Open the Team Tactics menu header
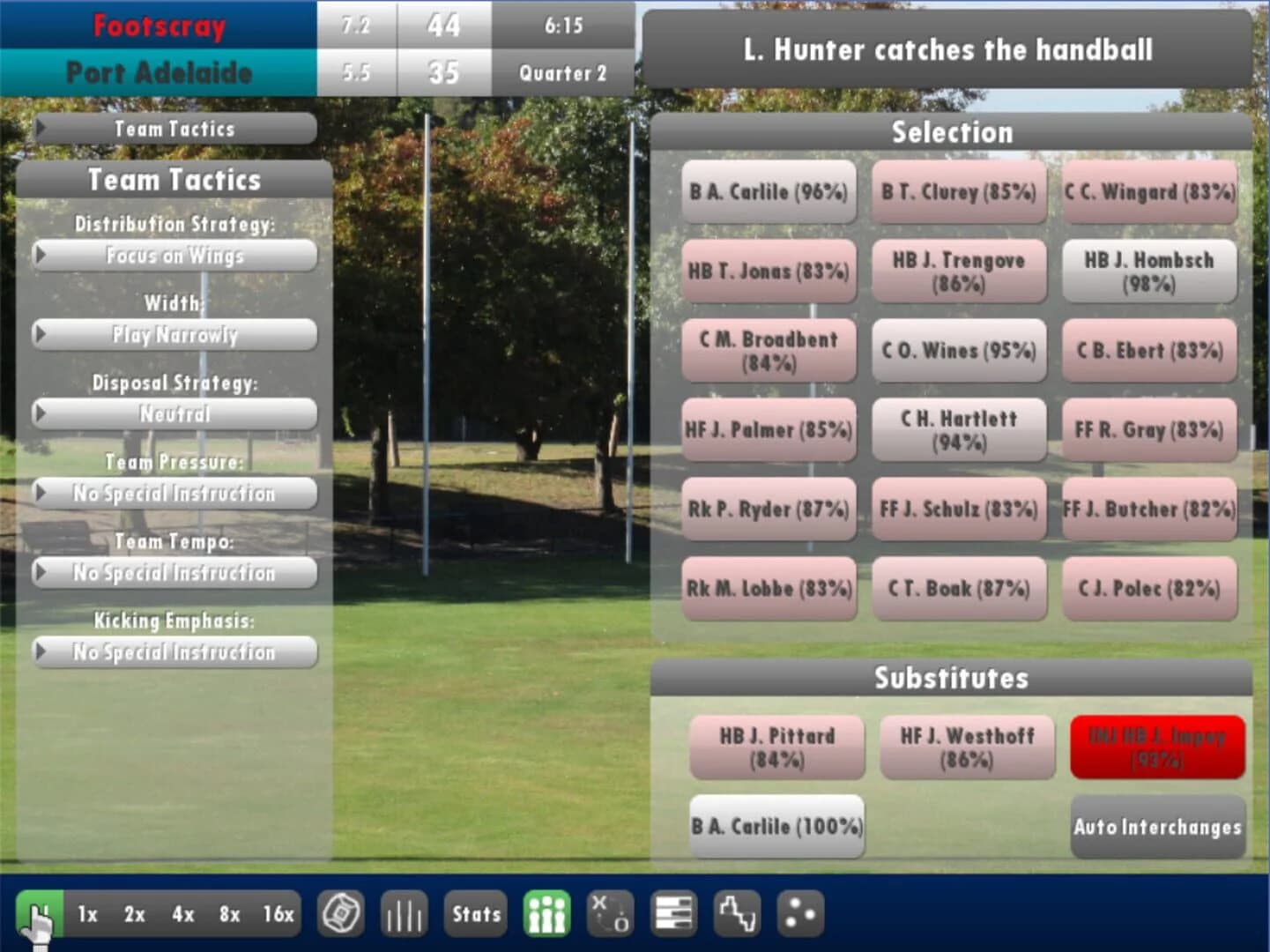The image size is (1270, 952). (174, 129)
